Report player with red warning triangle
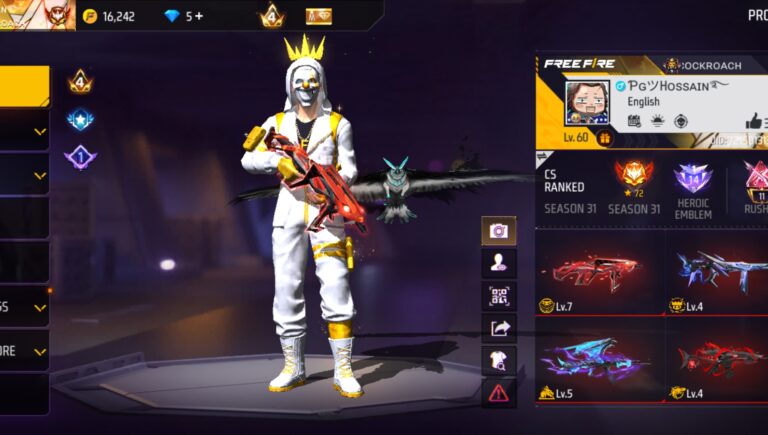Screen dimensions: 768x435 (498, 392)
